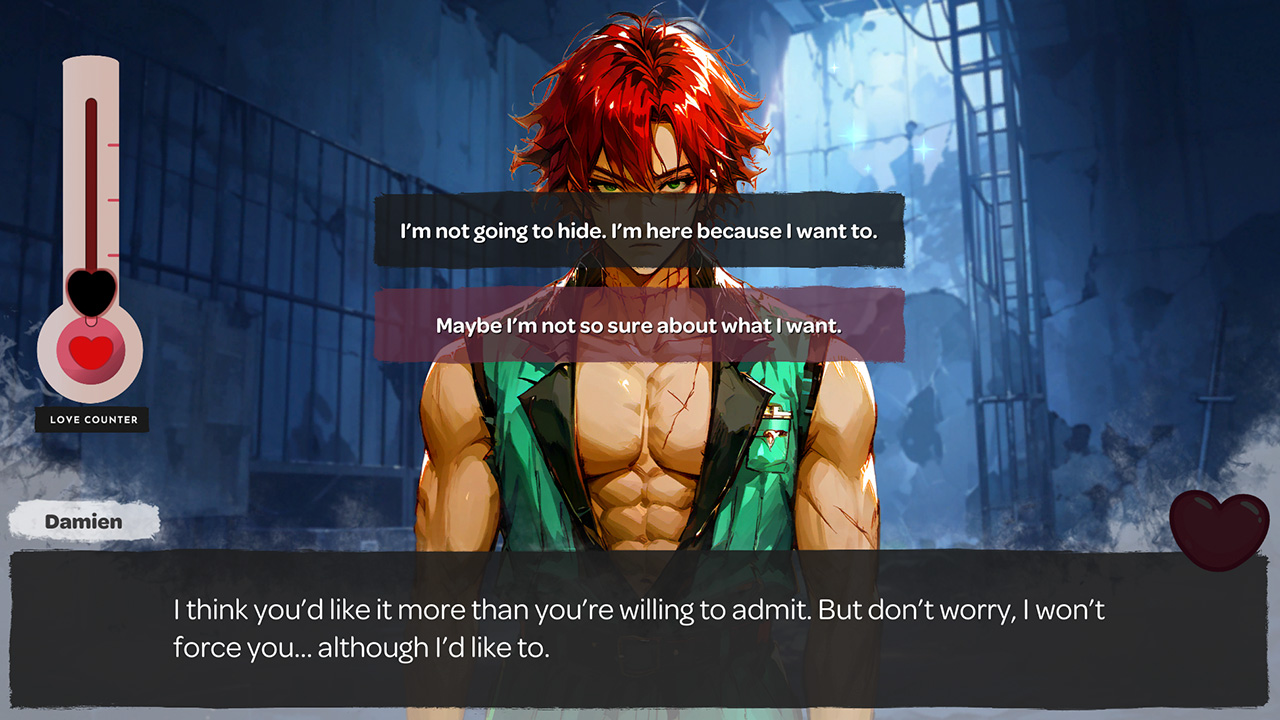Select the black heart on the thermometer
Image resolution: width=1280 pixels, height=720 pixels.
pyautogui.click(x=90, y=290)
